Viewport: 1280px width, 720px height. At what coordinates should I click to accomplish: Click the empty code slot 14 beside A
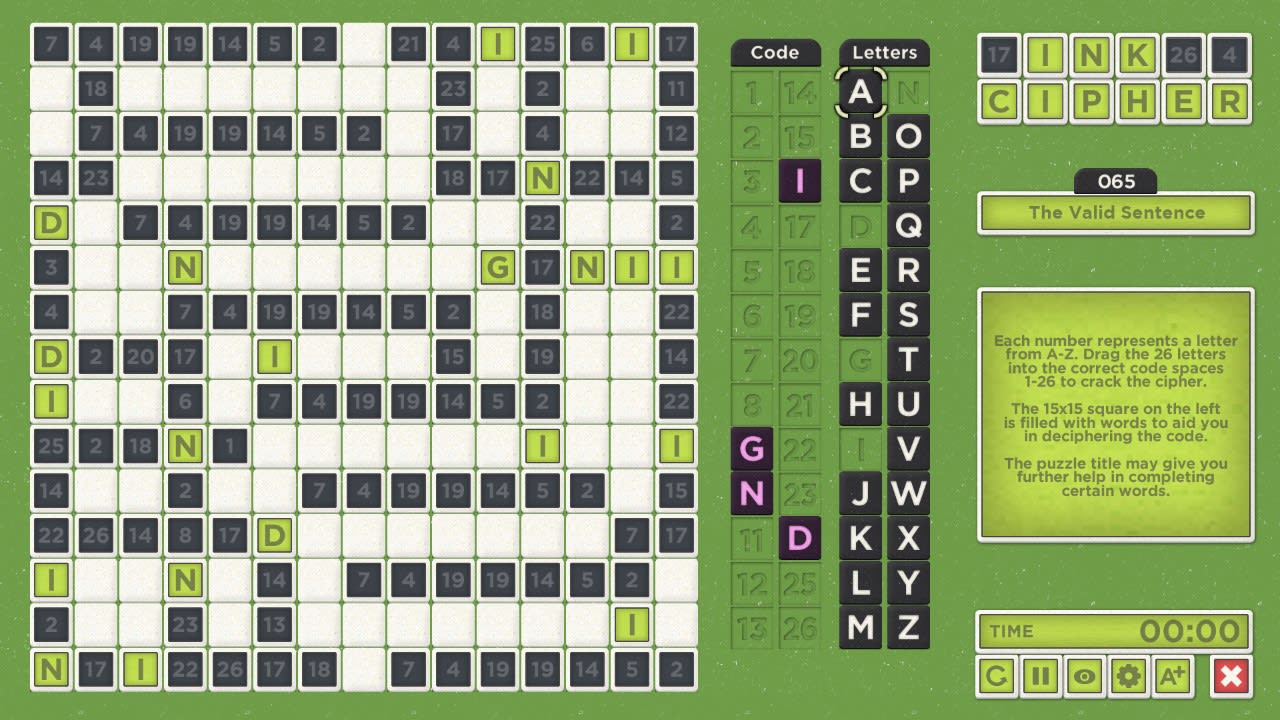798,92
